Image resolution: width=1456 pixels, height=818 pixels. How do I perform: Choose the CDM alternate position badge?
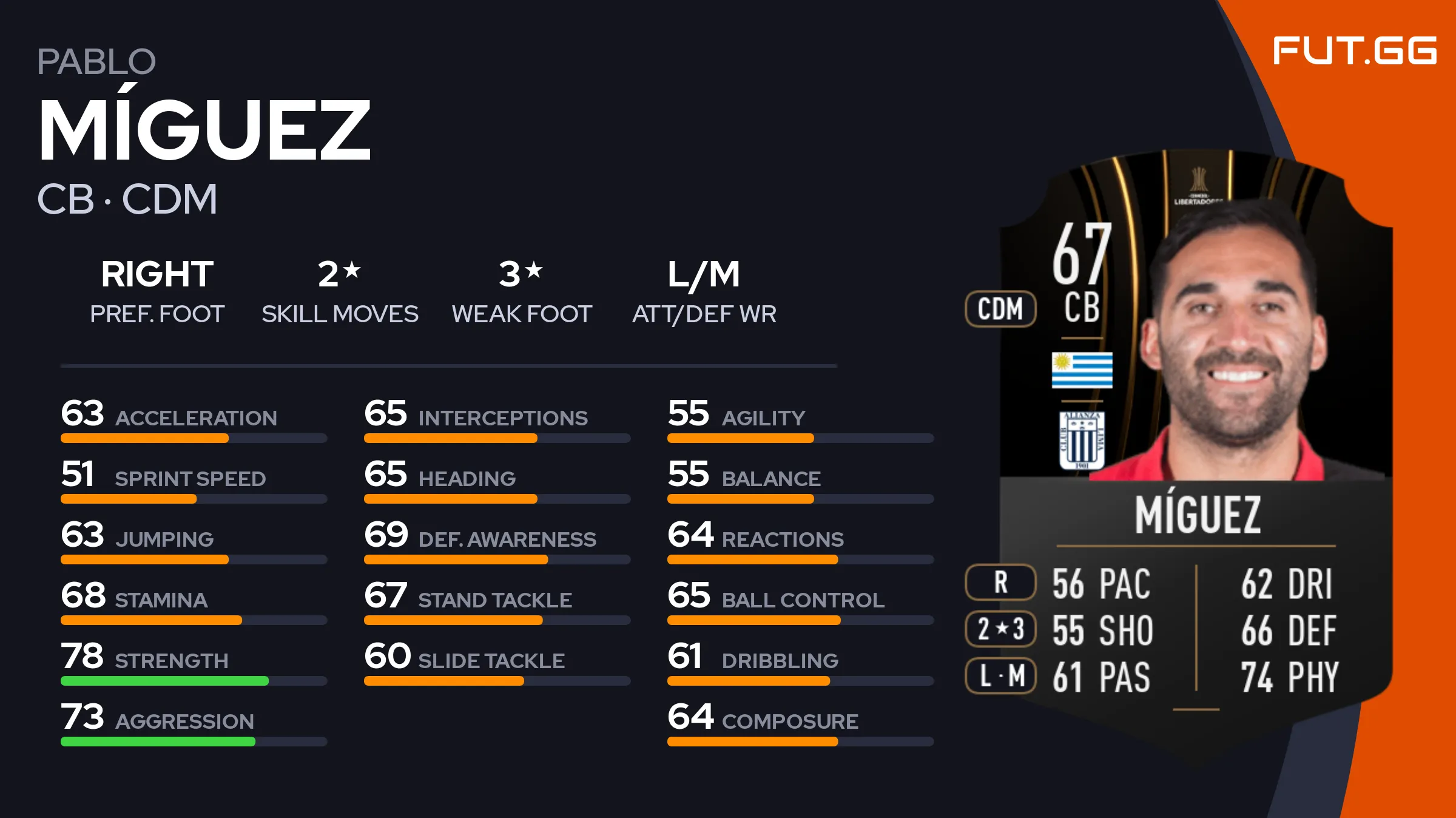click(x=1000, y=309)
